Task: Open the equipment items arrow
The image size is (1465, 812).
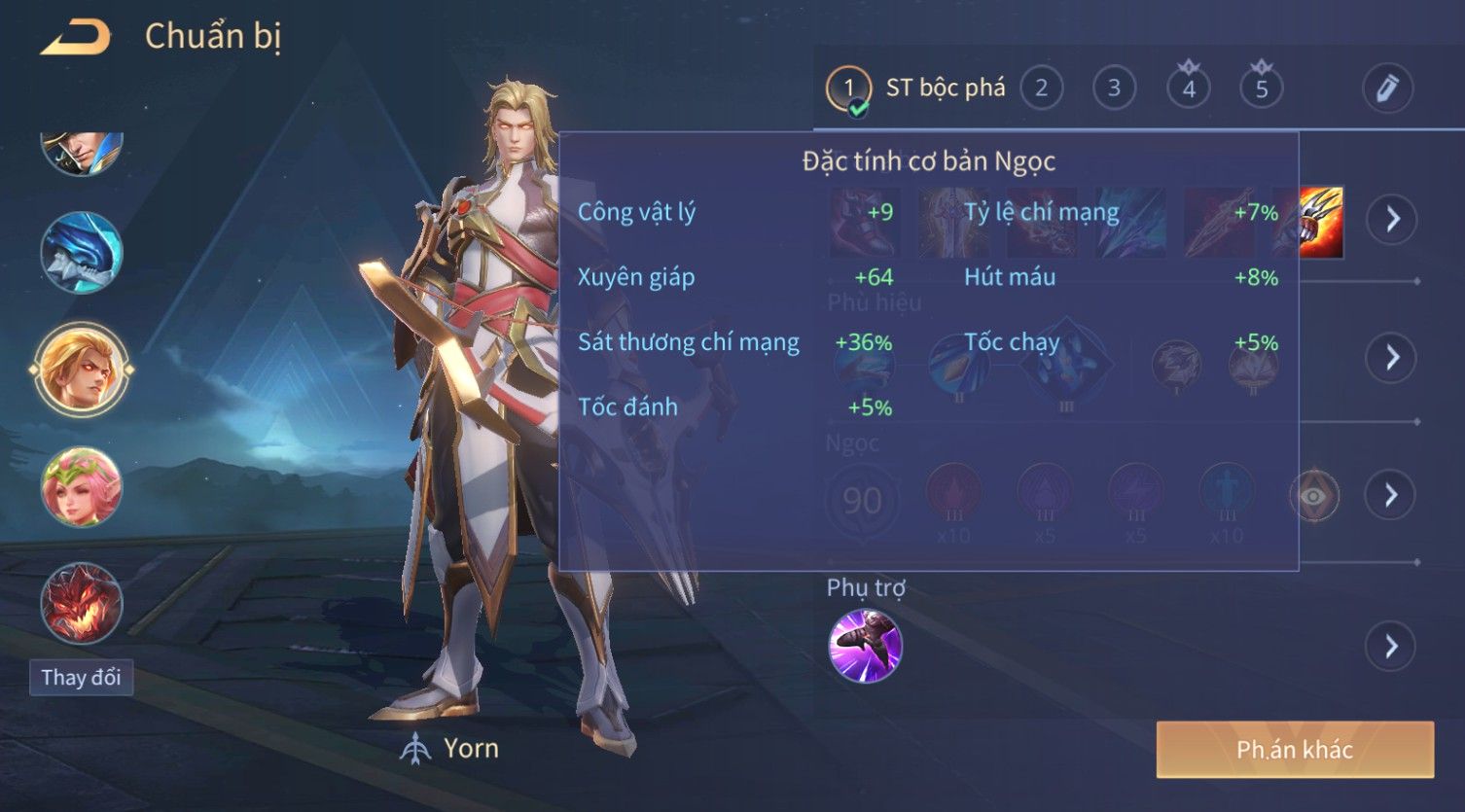Action: [x=1392, y=219]
